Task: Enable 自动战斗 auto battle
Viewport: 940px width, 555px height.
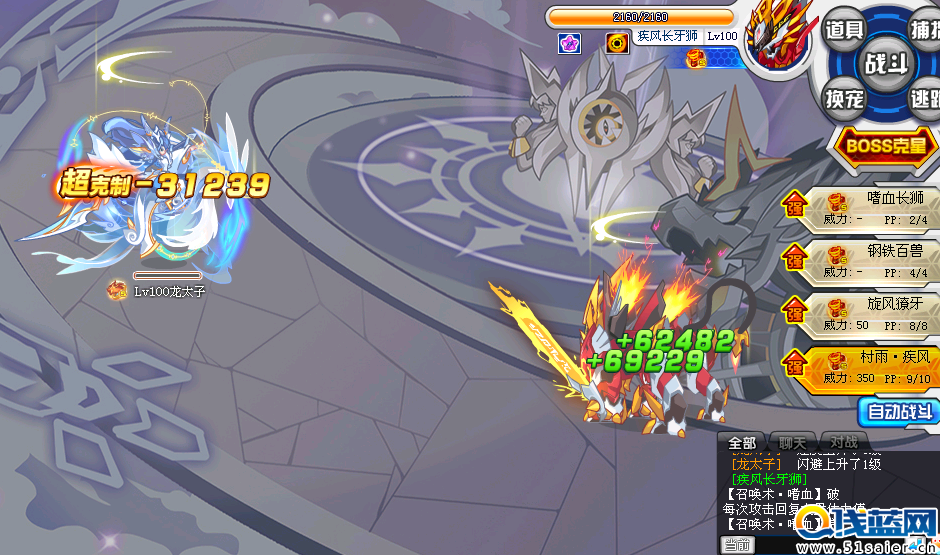Action: [898, 411]
